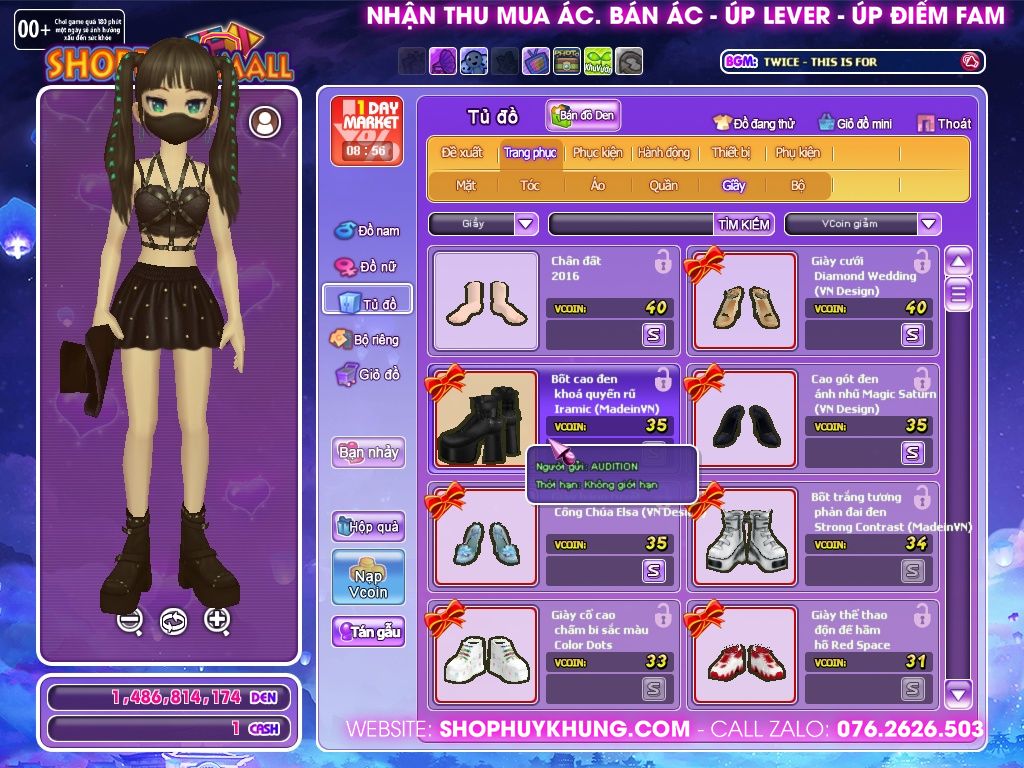Open the Giỏ đồ cart category
Viewport: 1024px width, 768px height.
pyautogui.click(x=367, y=375)
